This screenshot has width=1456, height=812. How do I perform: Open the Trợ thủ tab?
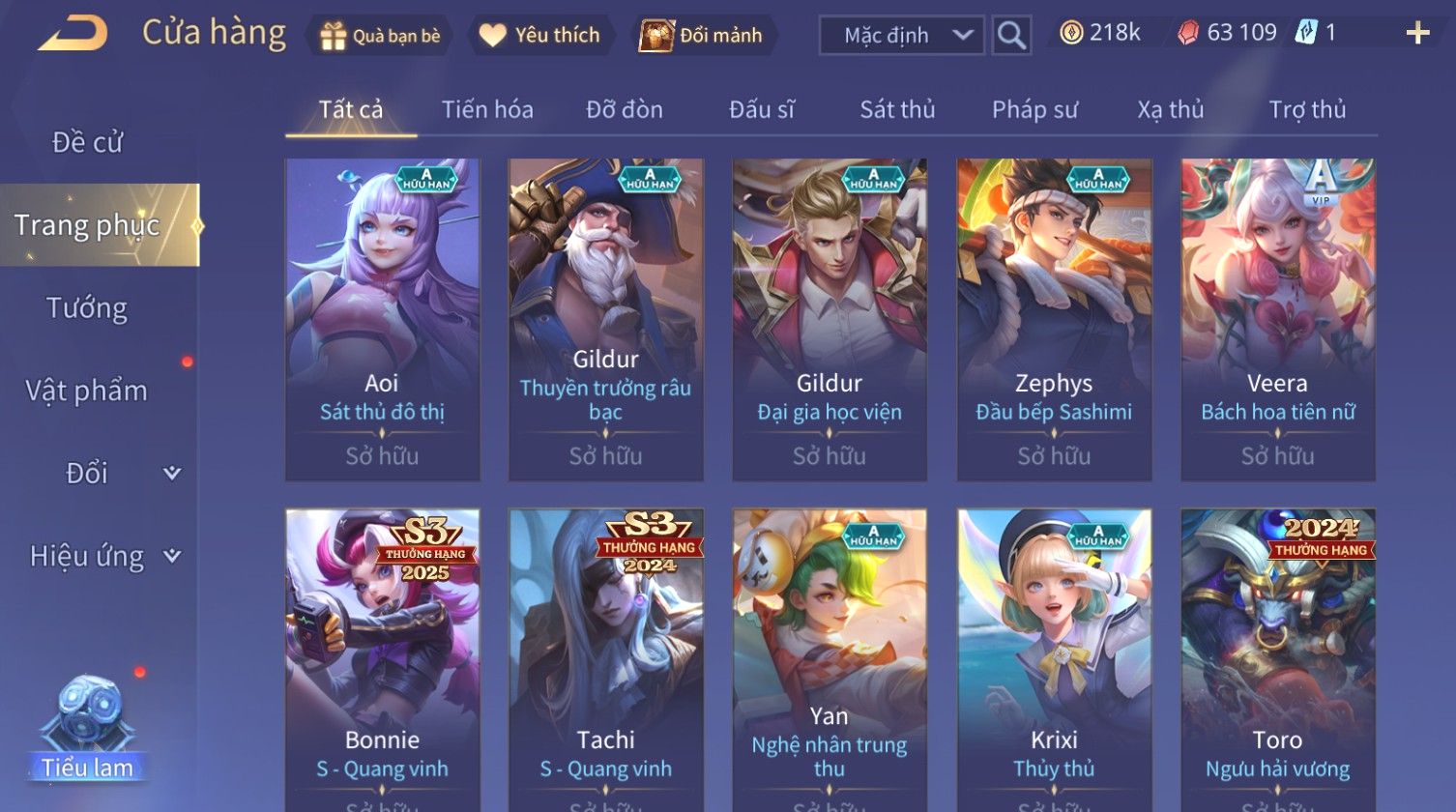pos(1307,109)
